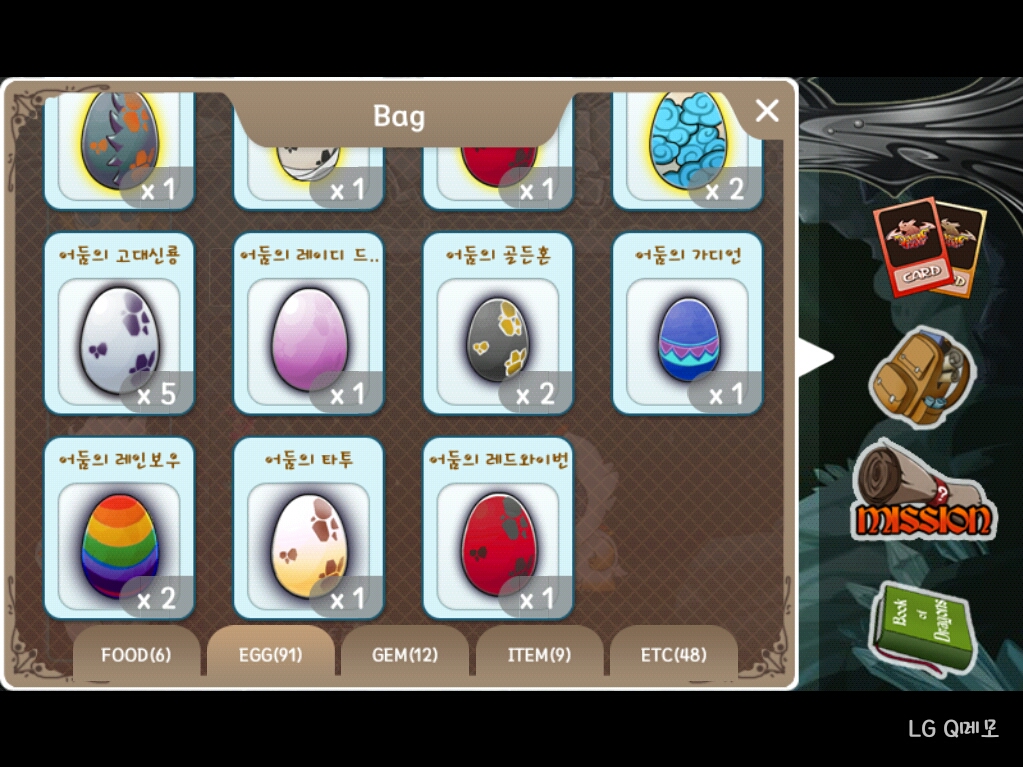The width and height of the screenshot is (1023, 767).
Task: Show the ITEM tab
Action: (539, 655)
